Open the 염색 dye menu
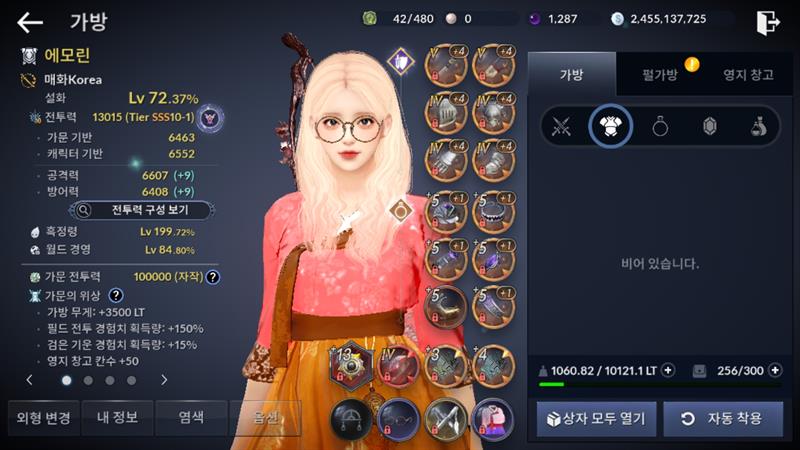This screenshot has height=450, width=800. 191,417
